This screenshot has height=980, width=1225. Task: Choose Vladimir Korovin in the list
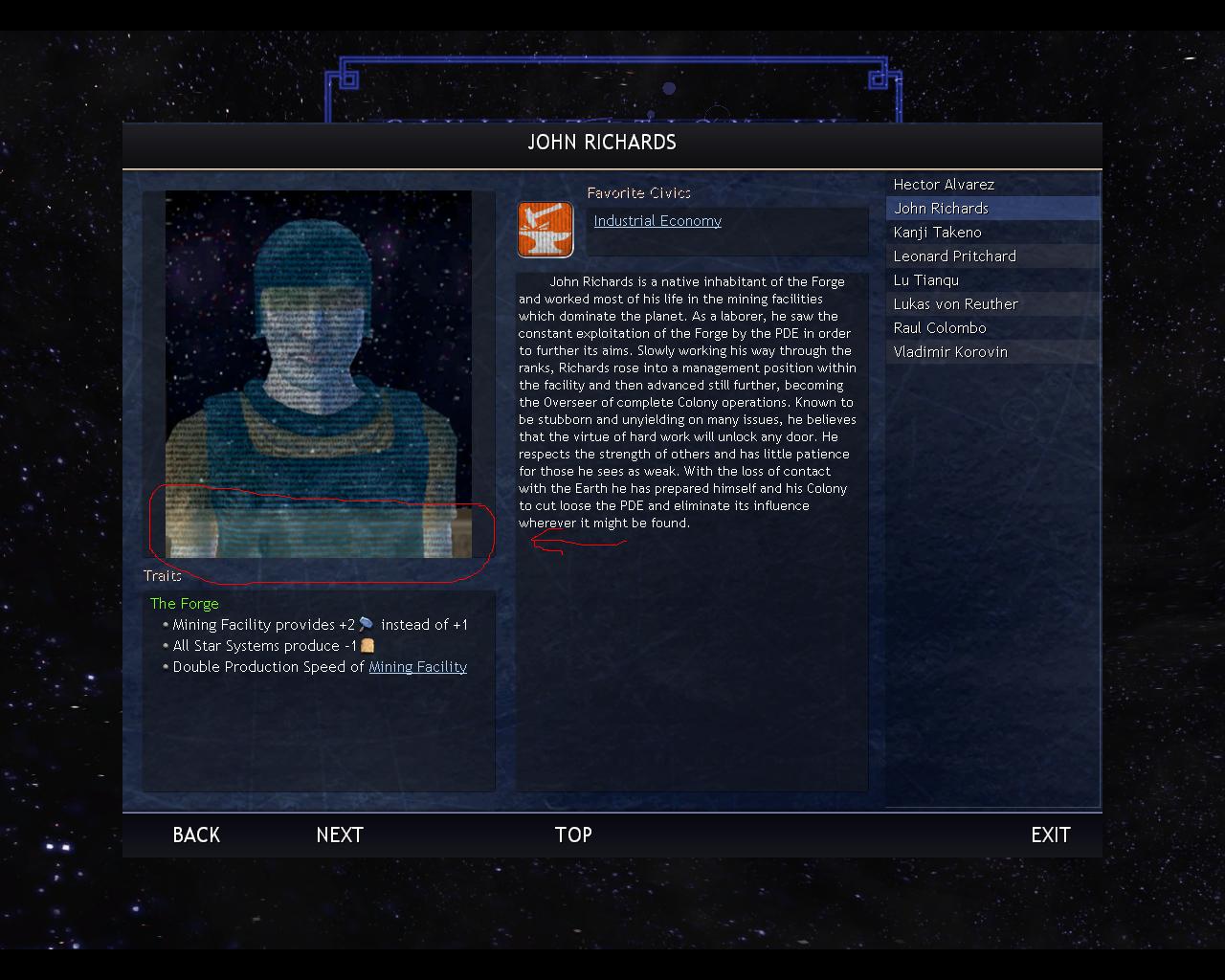[x=949, y=352]
